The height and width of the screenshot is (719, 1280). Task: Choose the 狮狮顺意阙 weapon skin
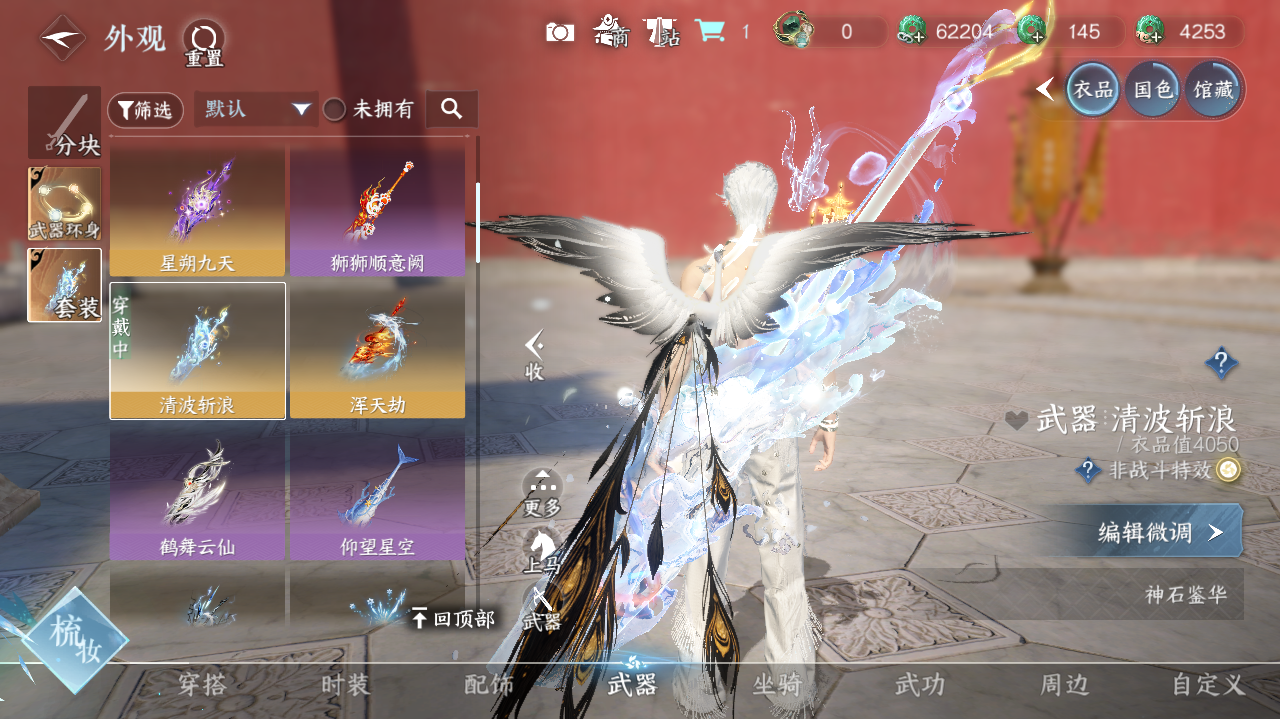click(x=377, y=212)
